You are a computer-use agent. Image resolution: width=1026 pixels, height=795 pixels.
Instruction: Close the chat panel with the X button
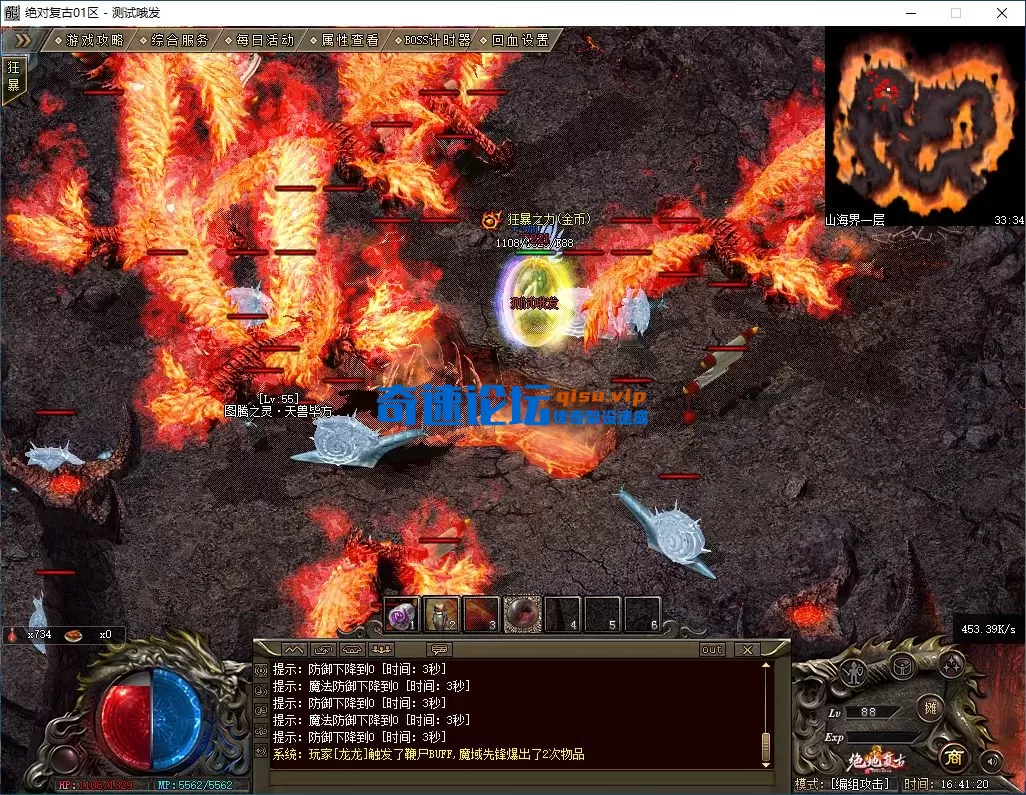(x=746, y=649)
